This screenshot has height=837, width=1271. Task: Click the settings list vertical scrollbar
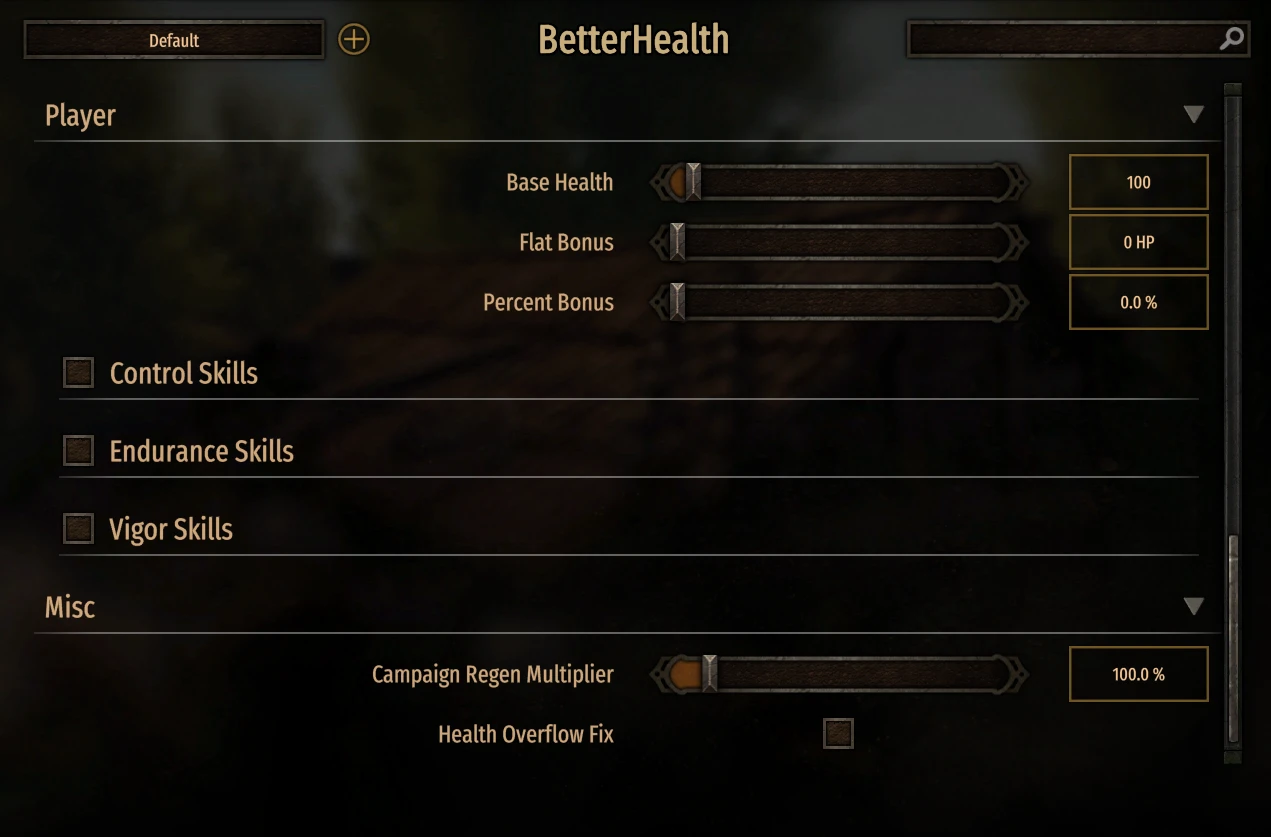click(1233, 640)
